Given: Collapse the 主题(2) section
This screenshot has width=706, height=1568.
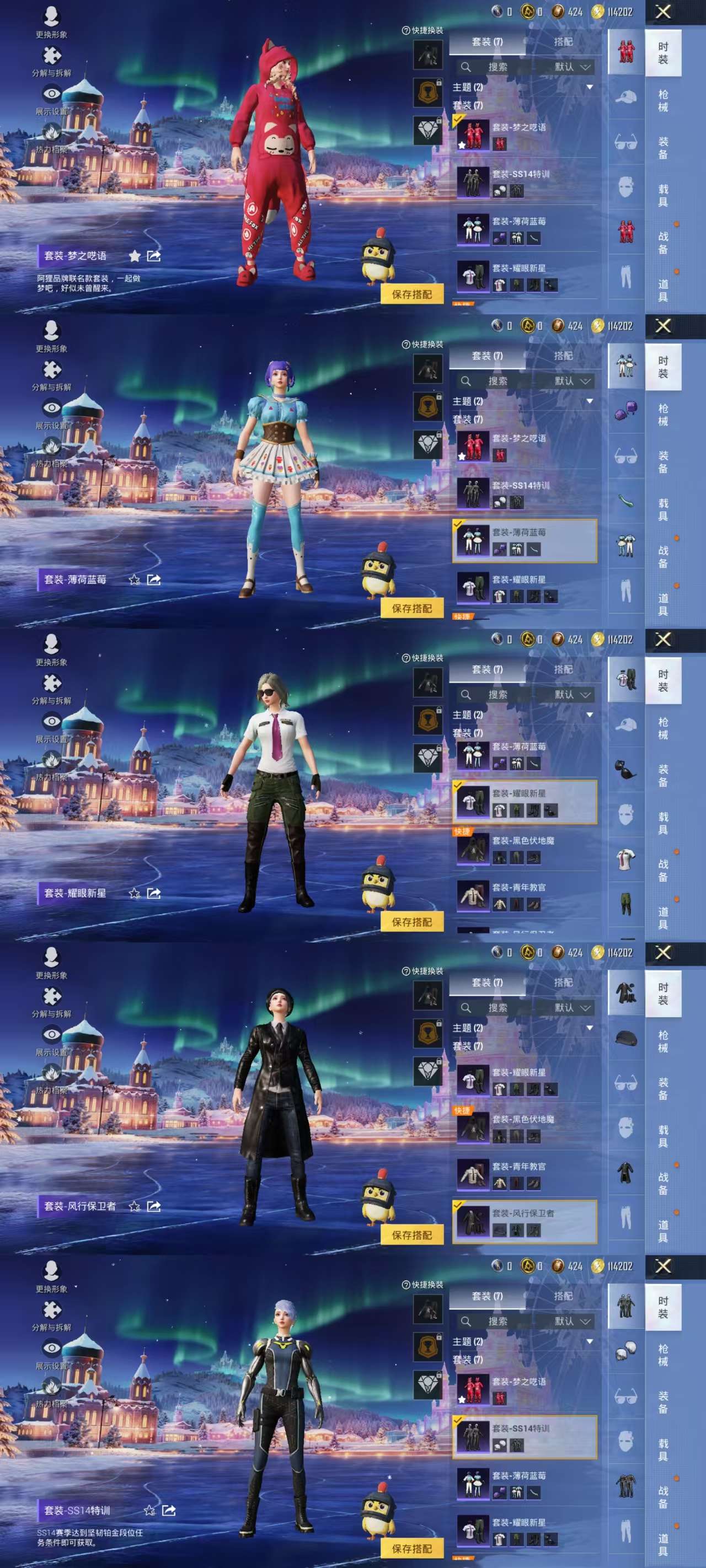Looking at the screenshot, I should click(590, 85).
